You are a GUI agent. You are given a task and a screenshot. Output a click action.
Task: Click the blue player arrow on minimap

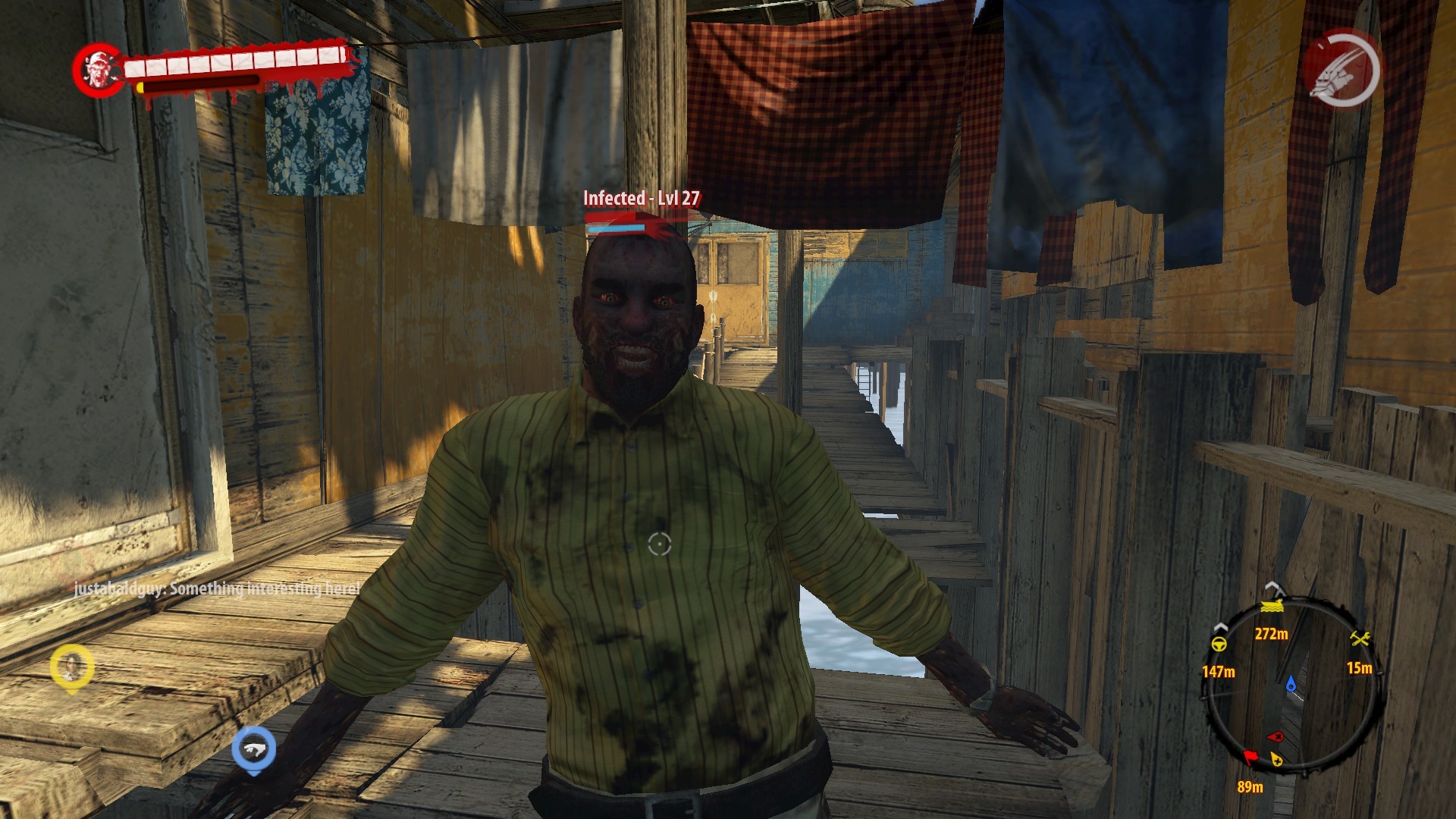pyautogui.click(x=1291, y=685)
